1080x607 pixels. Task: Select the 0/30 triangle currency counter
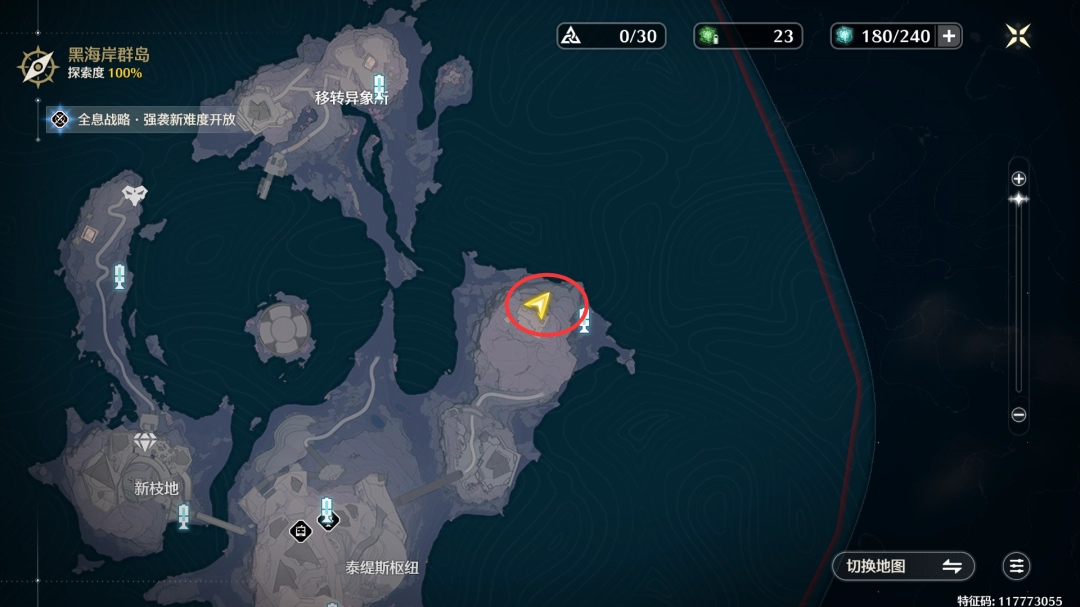tap(610, 36)
